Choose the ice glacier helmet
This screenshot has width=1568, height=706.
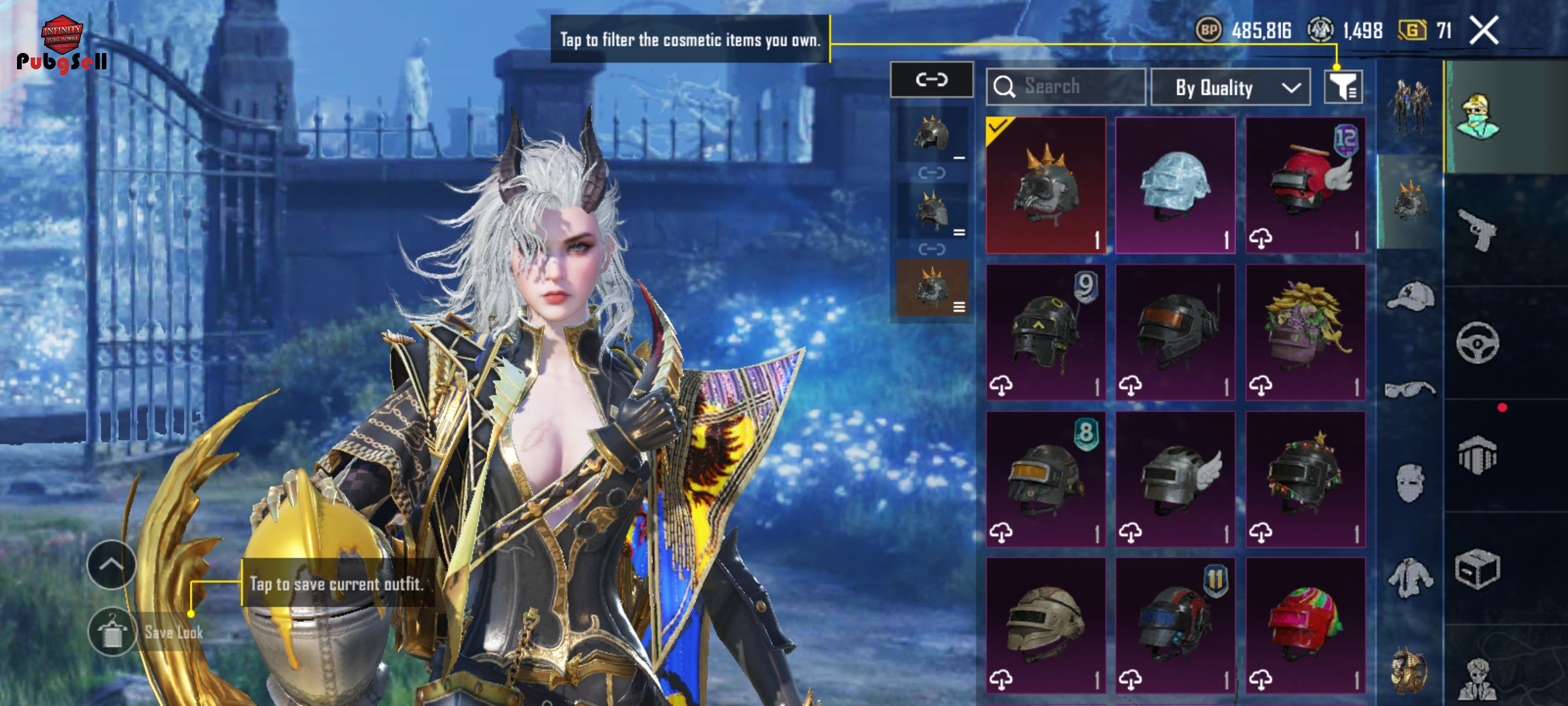[x=1175, y=185]
